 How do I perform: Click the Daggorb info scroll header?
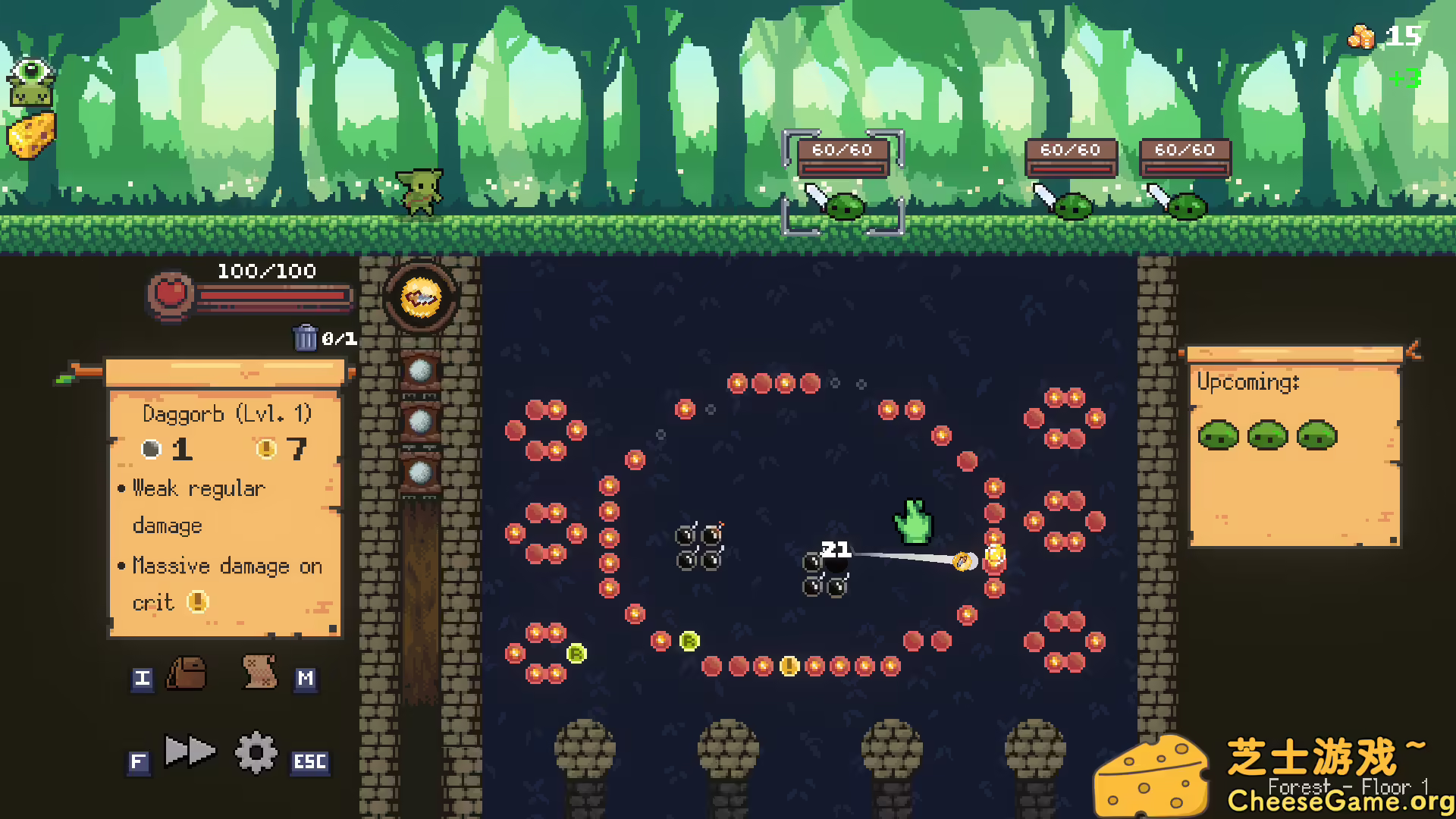pyautogui.click(x=224, y=372)
